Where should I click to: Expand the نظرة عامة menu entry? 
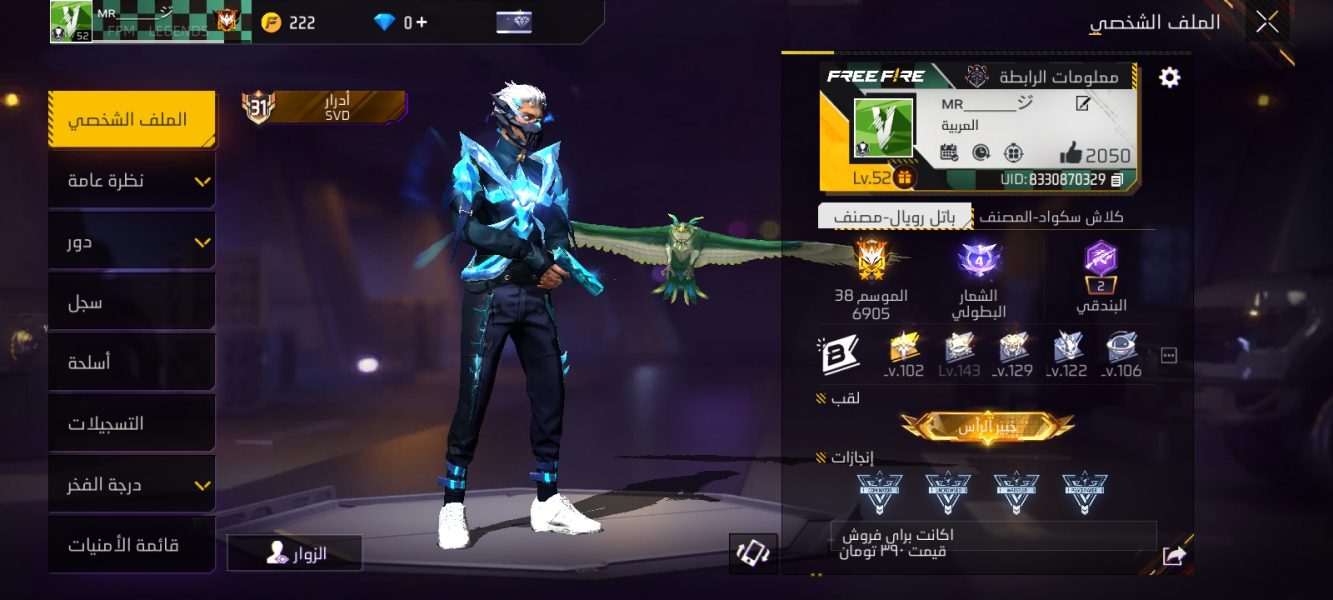(x=132, y=181)
